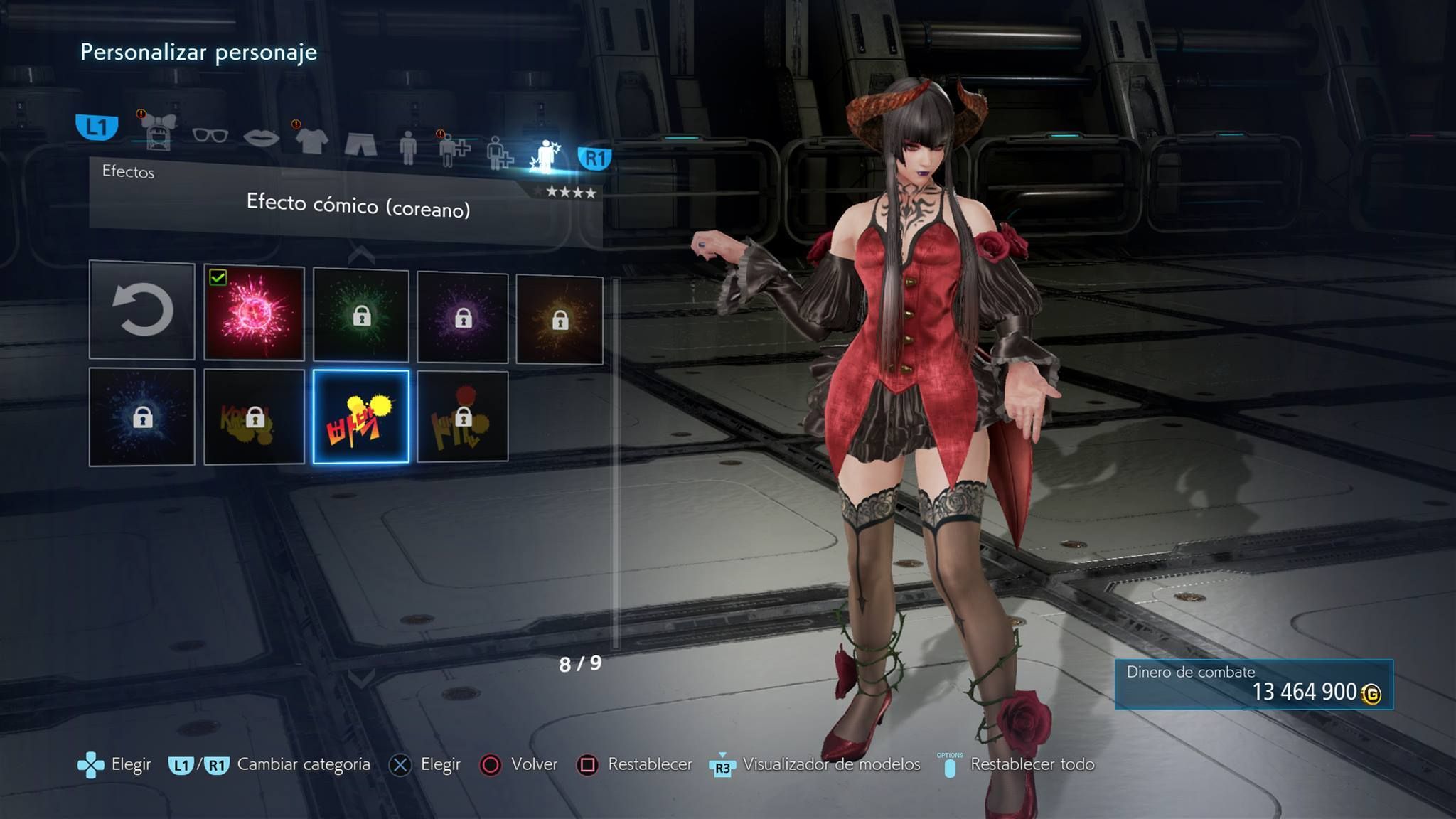
Task: Select the locked orange burst effect
Action: 560,320
